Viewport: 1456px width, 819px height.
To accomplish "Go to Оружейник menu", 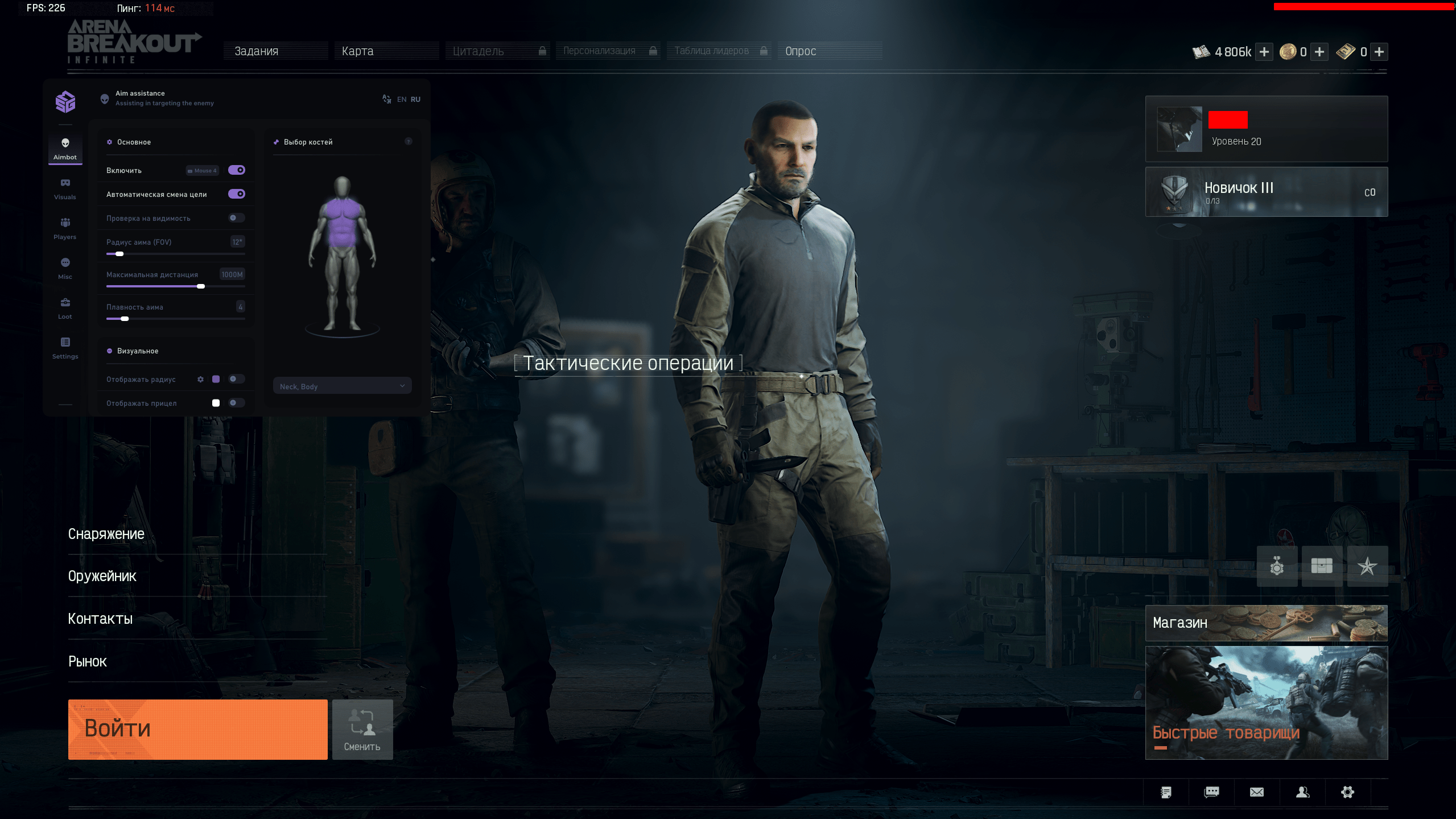I will pos(102,576).
